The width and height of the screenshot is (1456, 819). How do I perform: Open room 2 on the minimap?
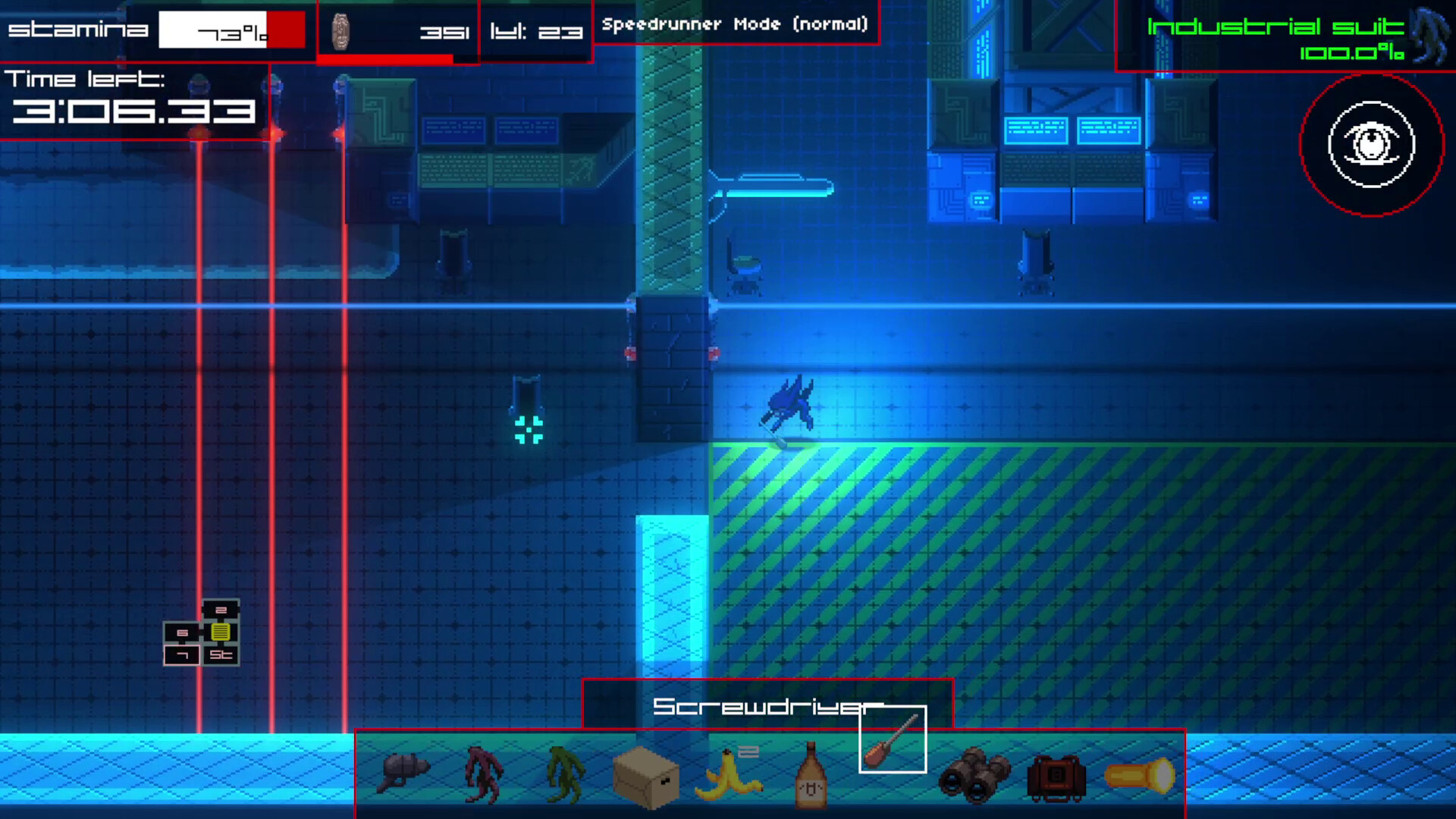tap(220, 609)
